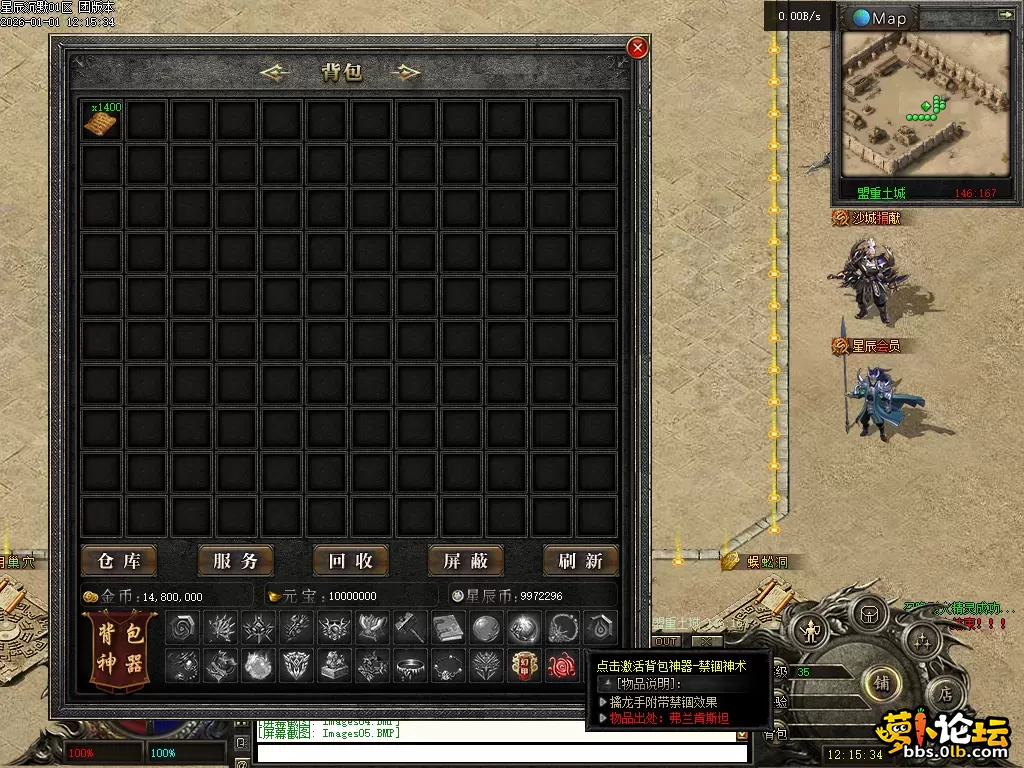Choose the hammer artifact icon

coord(408,628)
